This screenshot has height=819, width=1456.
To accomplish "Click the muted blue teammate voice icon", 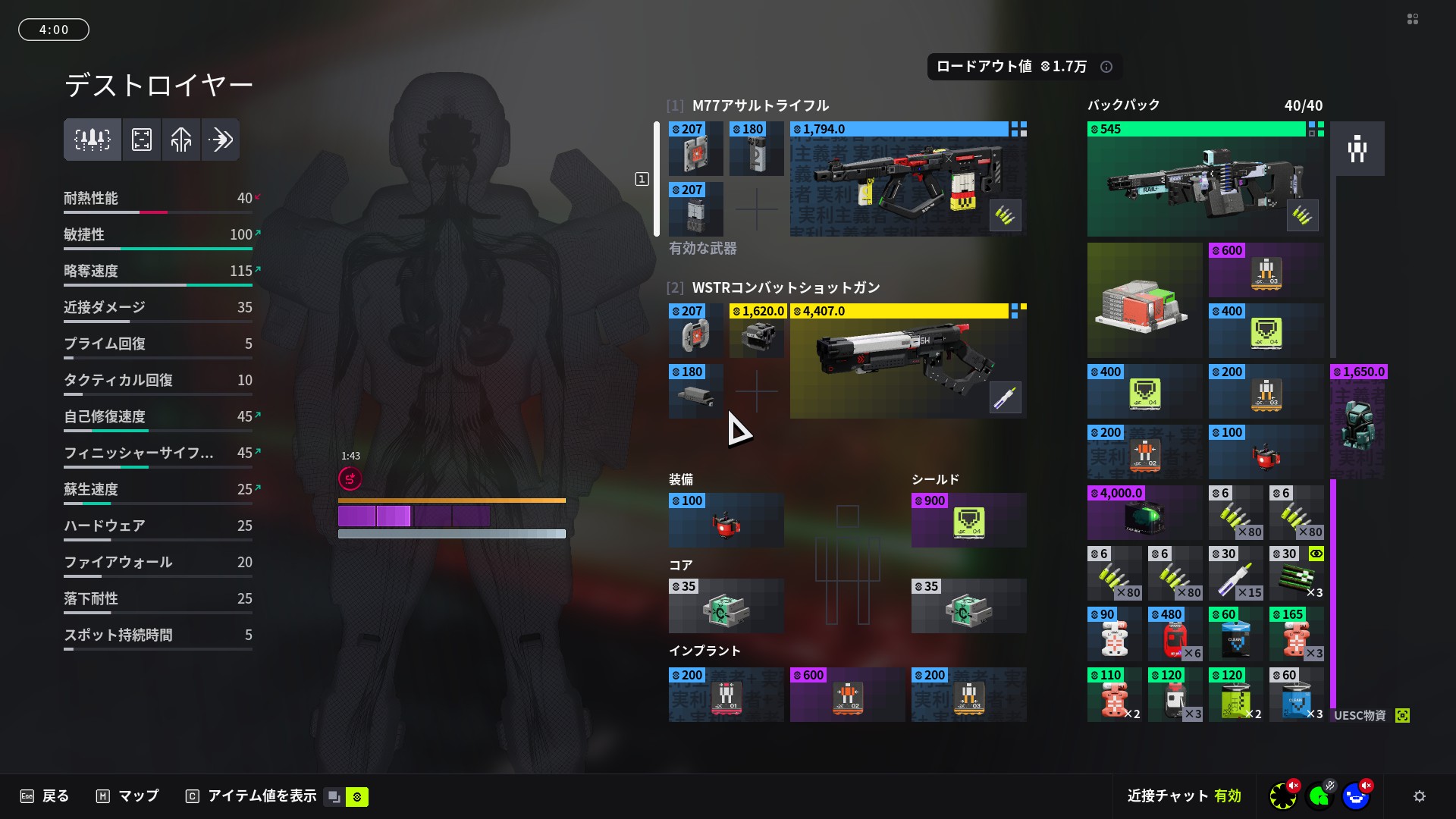I will pos(1356,796).
